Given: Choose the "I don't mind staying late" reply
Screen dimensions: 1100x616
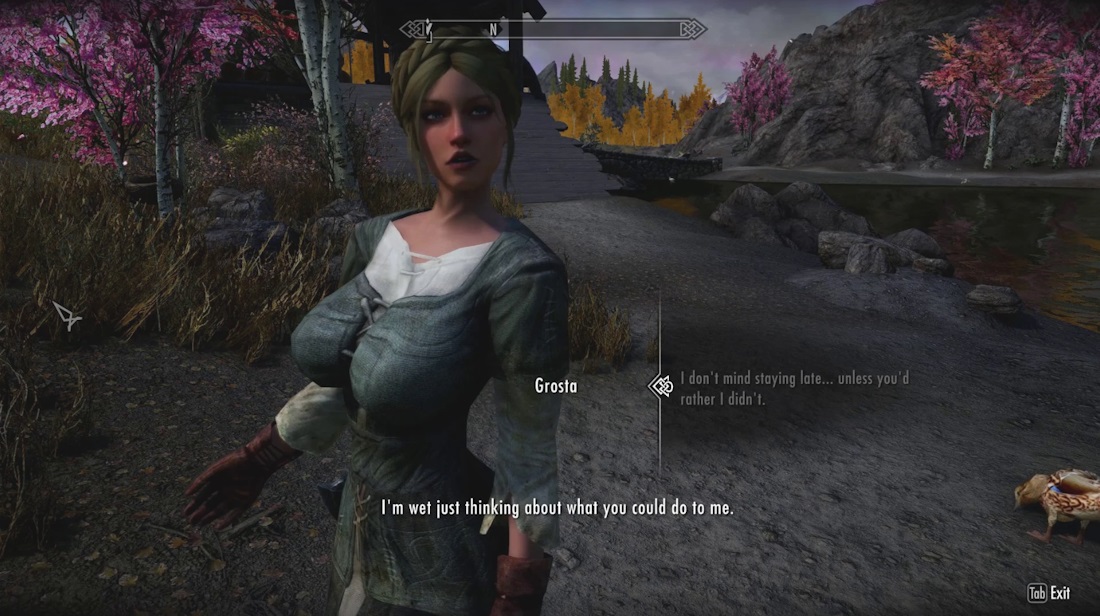Looking at the screenshot, I should pyautogui.click(x=793, y=389).
